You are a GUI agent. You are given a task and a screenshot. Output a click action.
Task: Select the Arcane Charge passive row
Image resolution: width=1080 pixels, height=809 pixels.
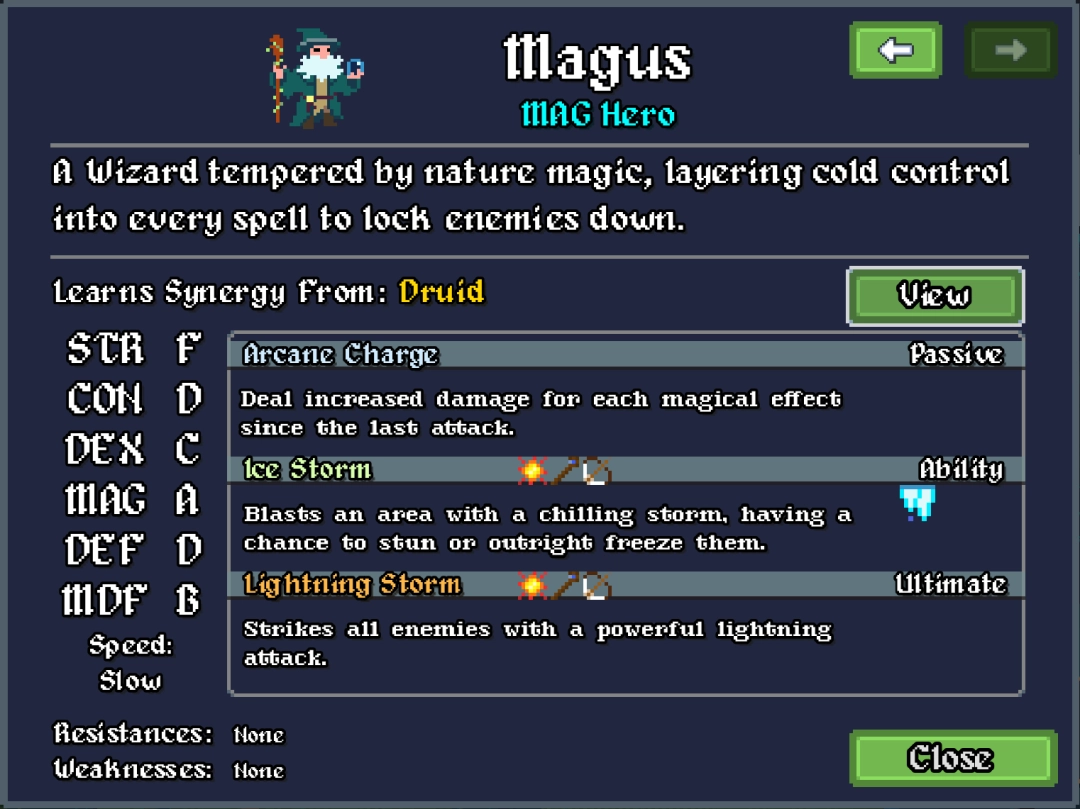tap(624, 354)
